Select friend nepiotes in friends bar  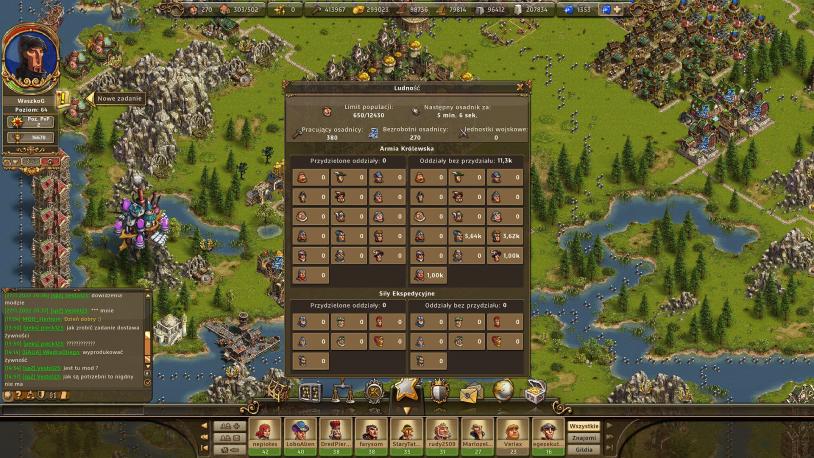(265, 432)
